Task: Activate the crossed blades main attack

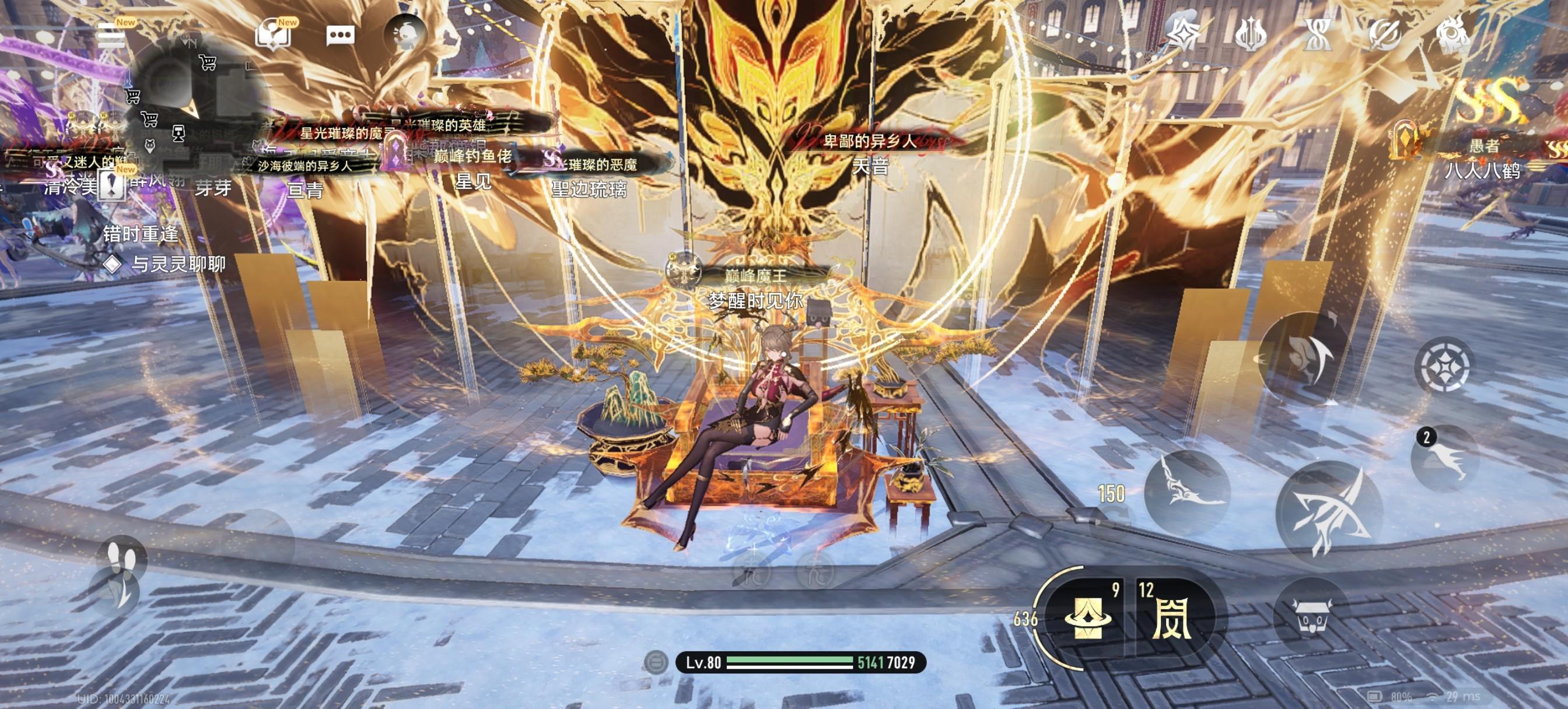Action: click(x=1329, y=513)
